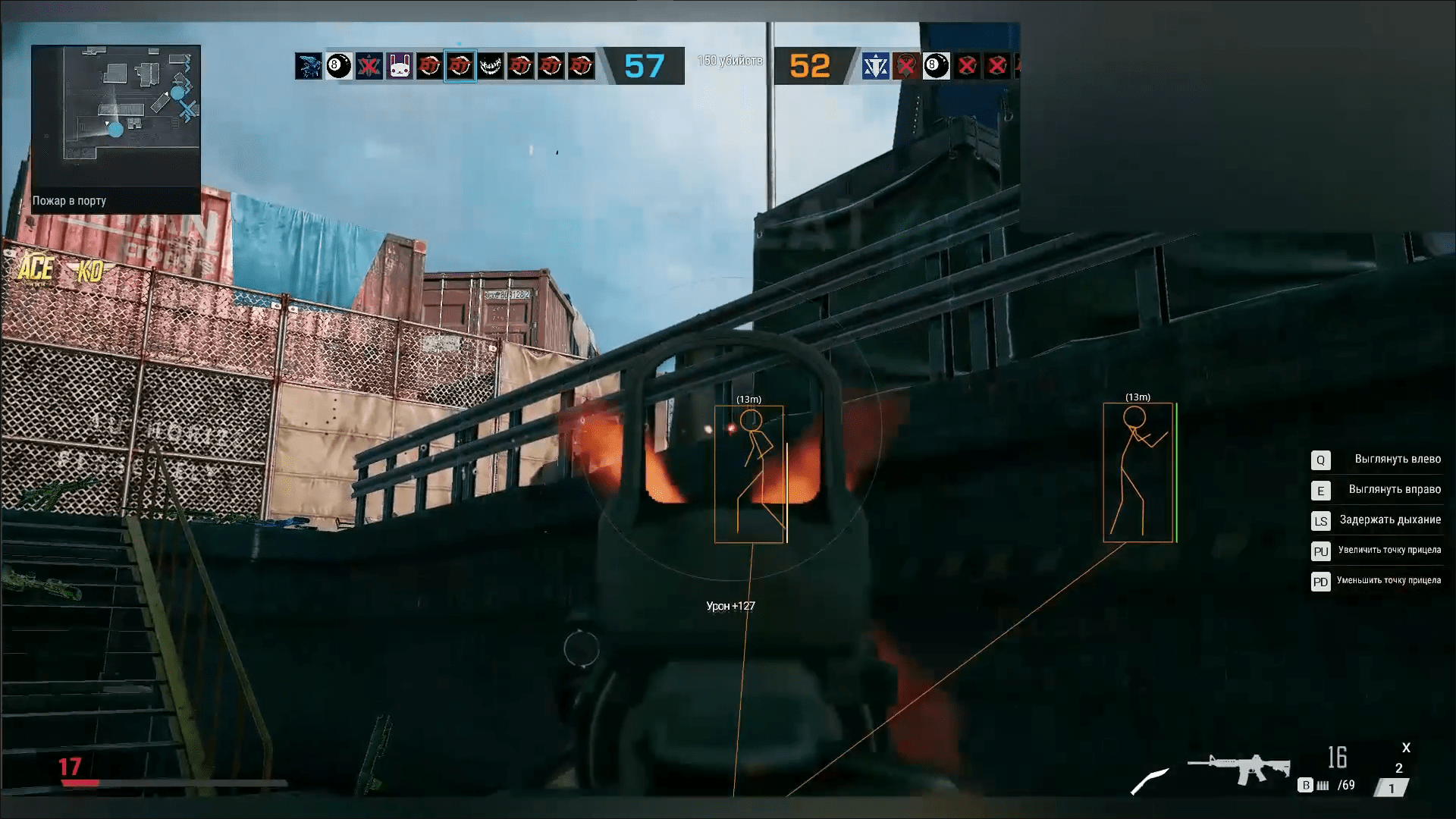The height and width of the screenshot is (819, 1456).
Task: Select the orange team's 8-ball avatar
Action: coord(937,67)
